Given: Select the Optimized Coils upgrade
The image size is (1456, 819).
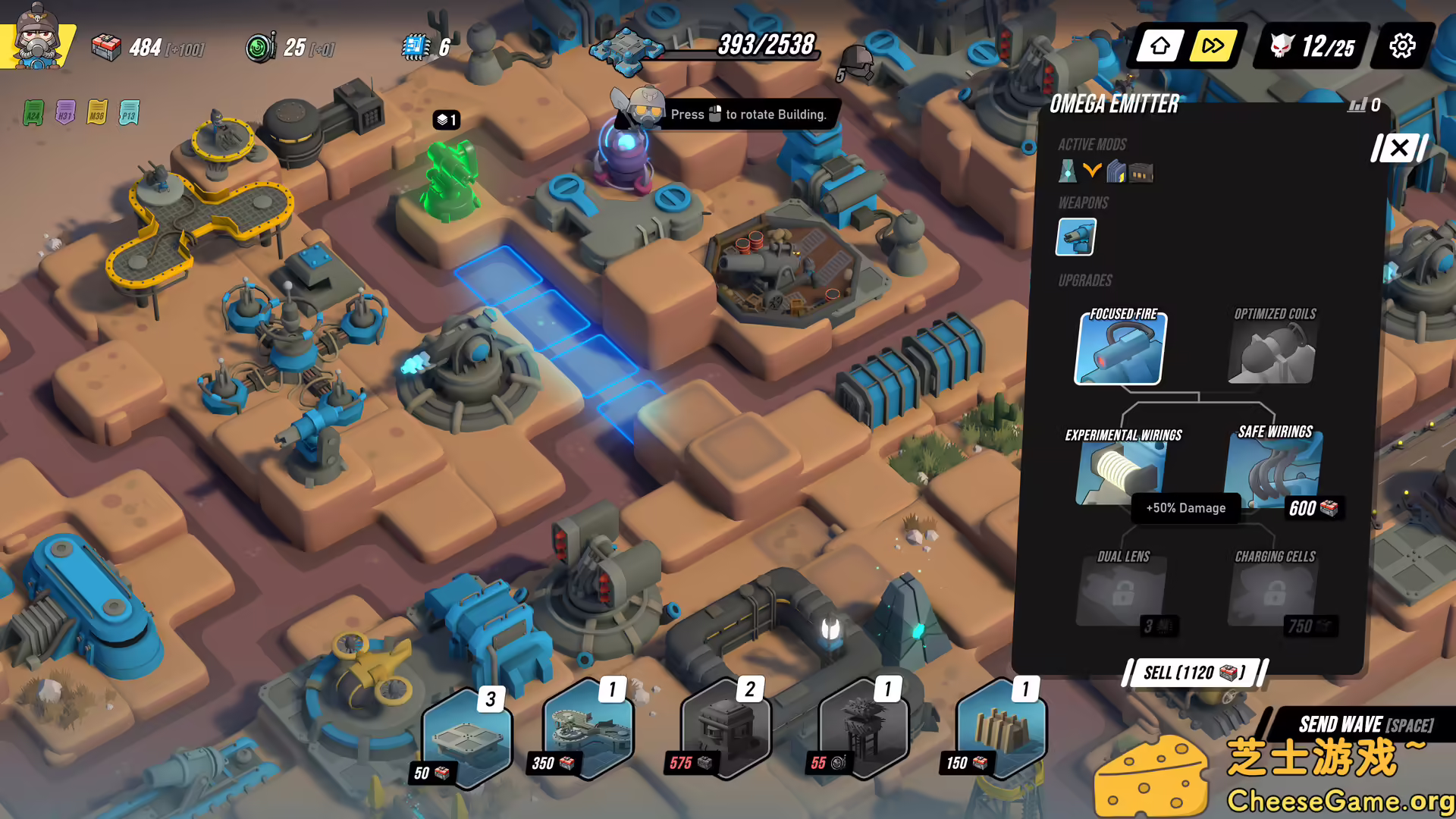Looking at the screenshot, I should pos(1272,349).
